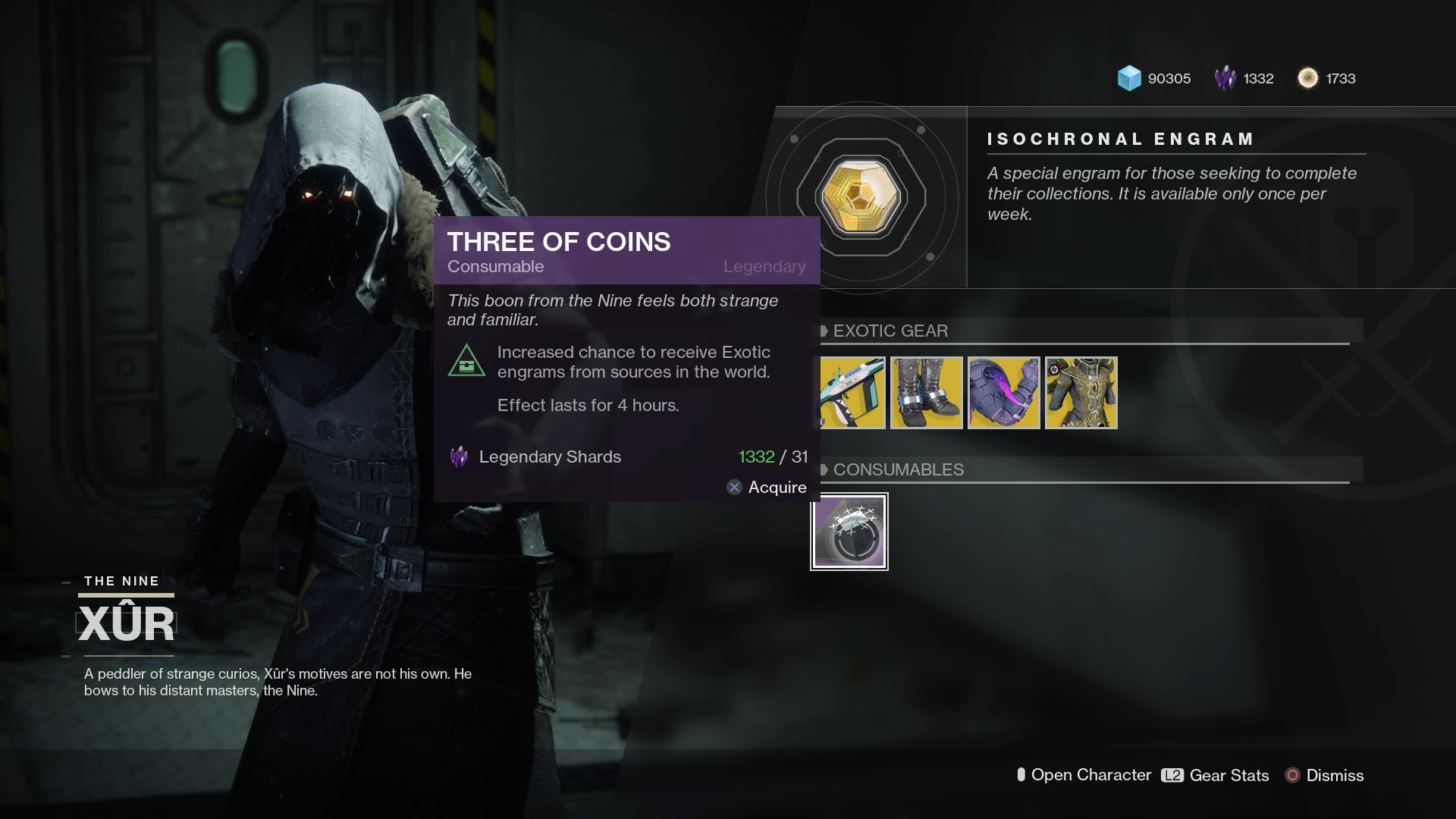Select the purple exotic gauntlets
The image size is (1456, 819).
(x=1003, y=393)
